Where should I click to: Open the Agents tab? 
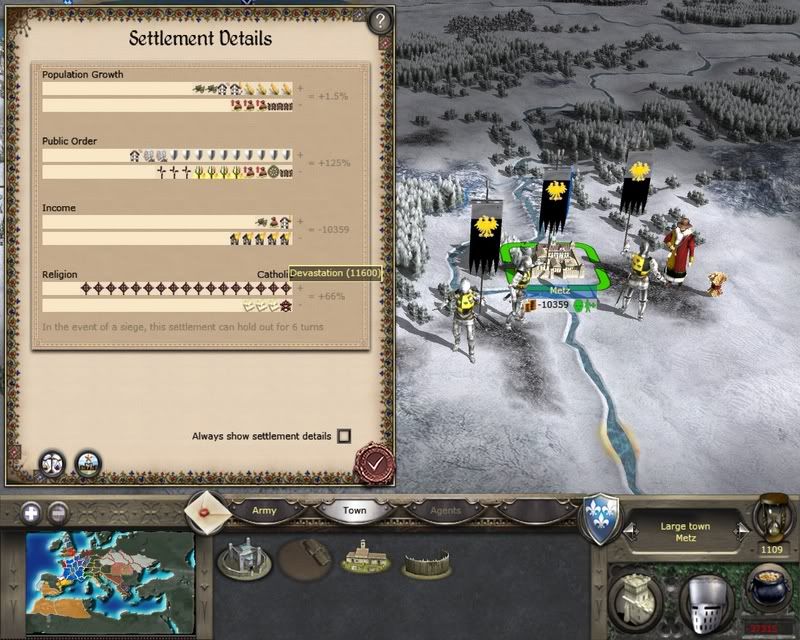coord(445,510)
